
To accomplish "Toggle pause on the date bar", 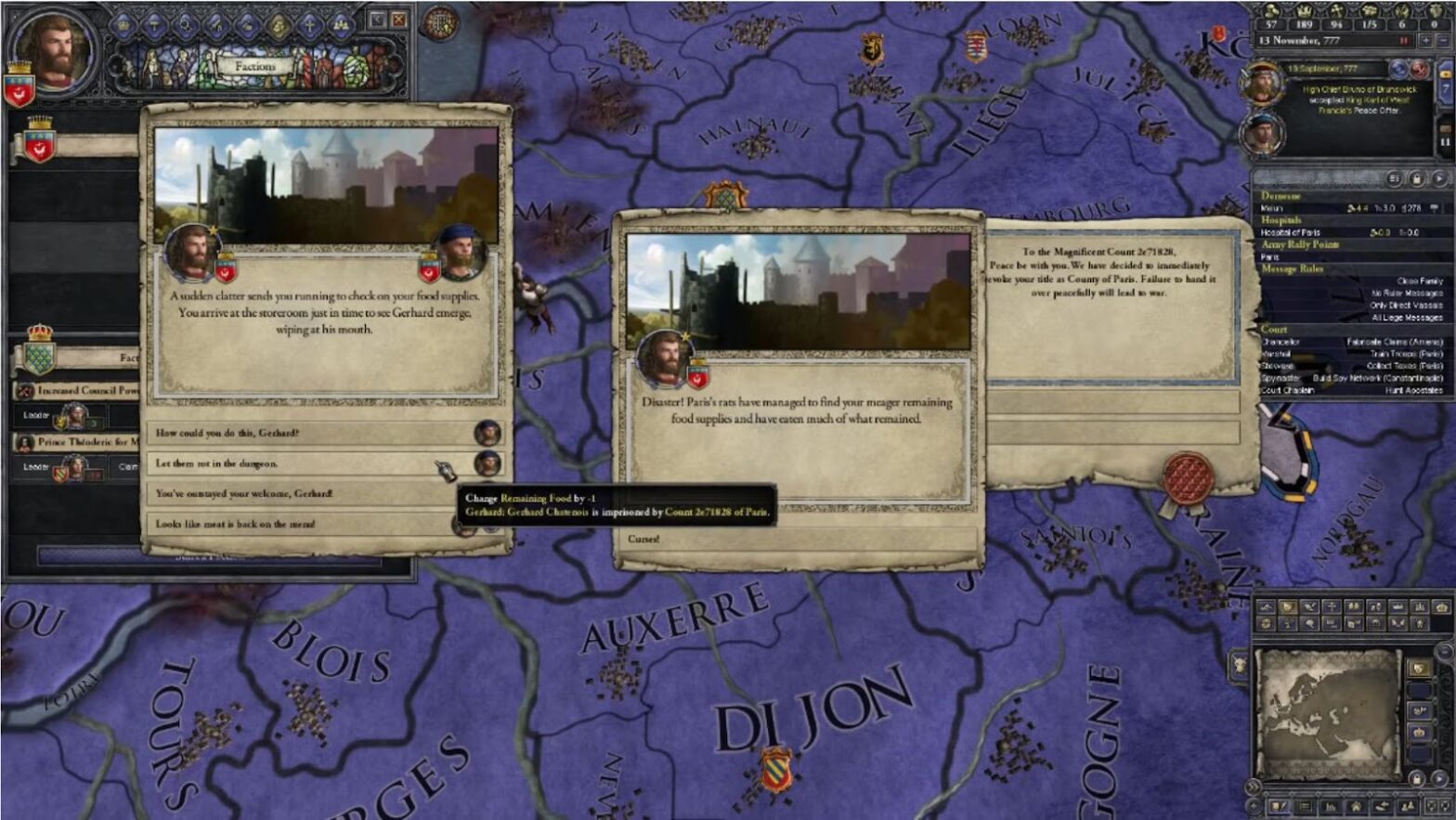I will coord(1404,41).
